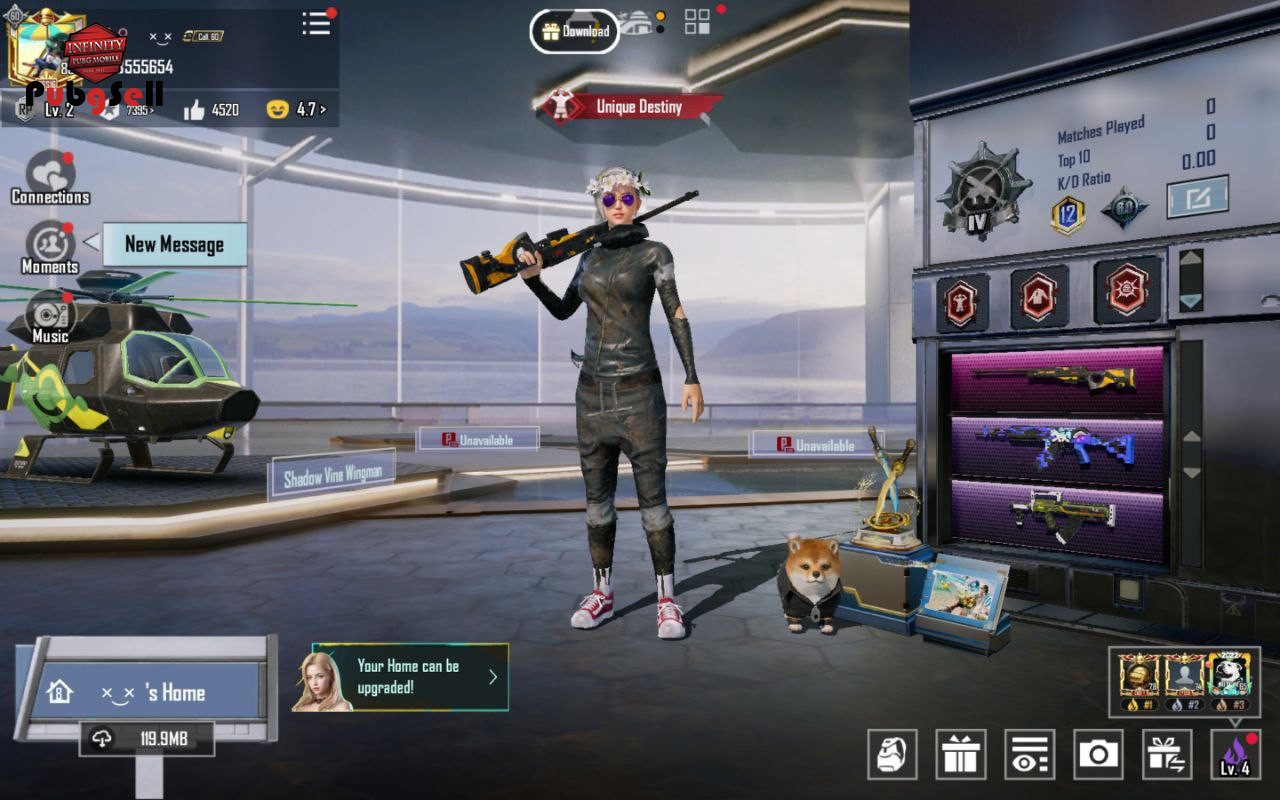Open the four-squares grid menu
The height and width of the screenshot is (800, 1280).
coord(697,22)
